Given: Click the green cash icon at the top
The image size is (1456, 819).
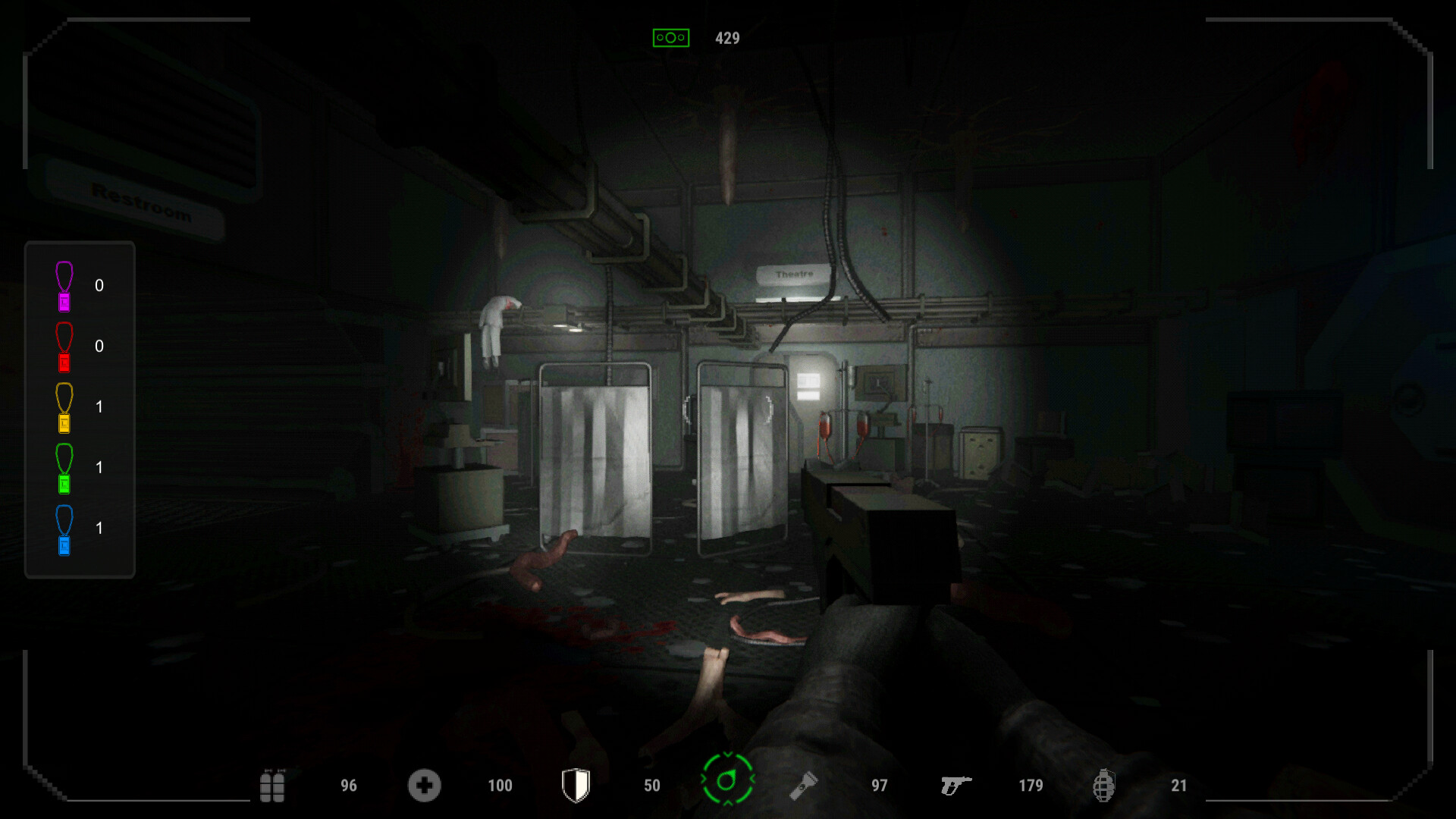Looking at the screenshot, I should pos(670,36).
